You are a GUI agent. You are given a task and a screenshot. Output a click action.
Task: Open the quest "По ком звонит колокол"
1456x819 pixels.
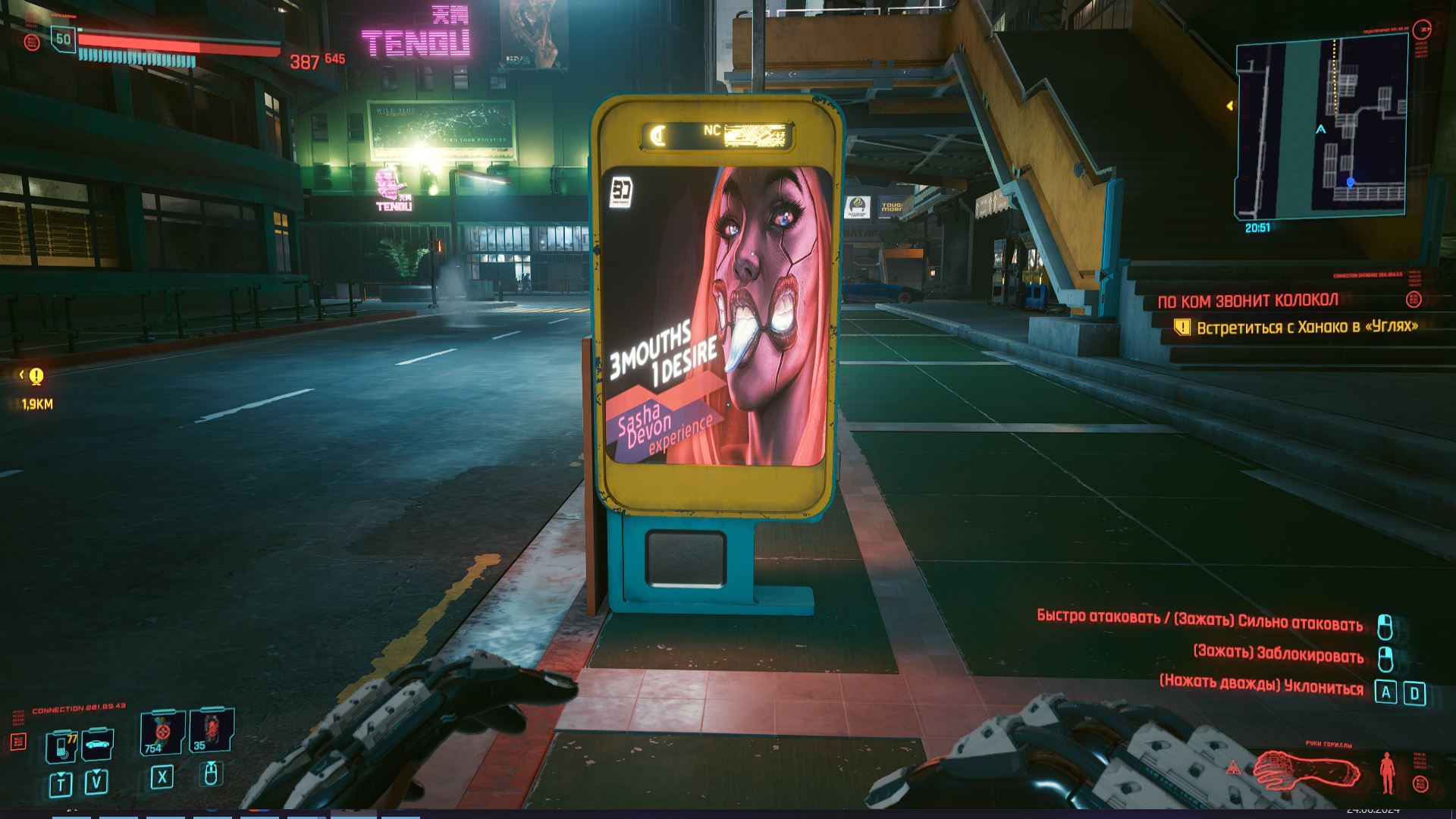(1247, 301)
